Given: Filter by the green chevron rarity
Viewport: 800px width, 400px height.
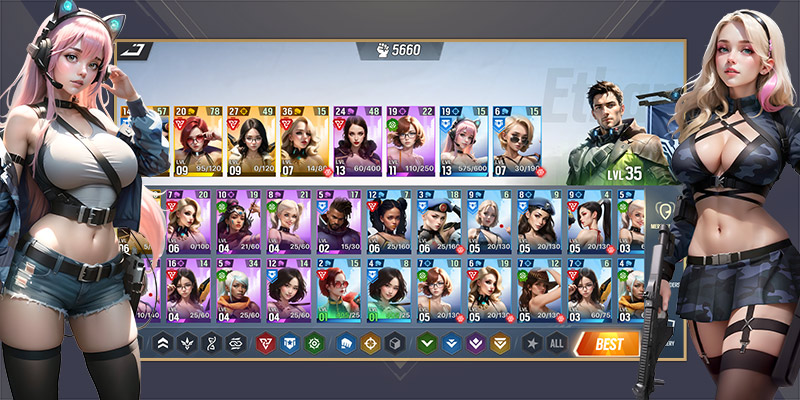Looking at the screenshot, I should point(427,344).
